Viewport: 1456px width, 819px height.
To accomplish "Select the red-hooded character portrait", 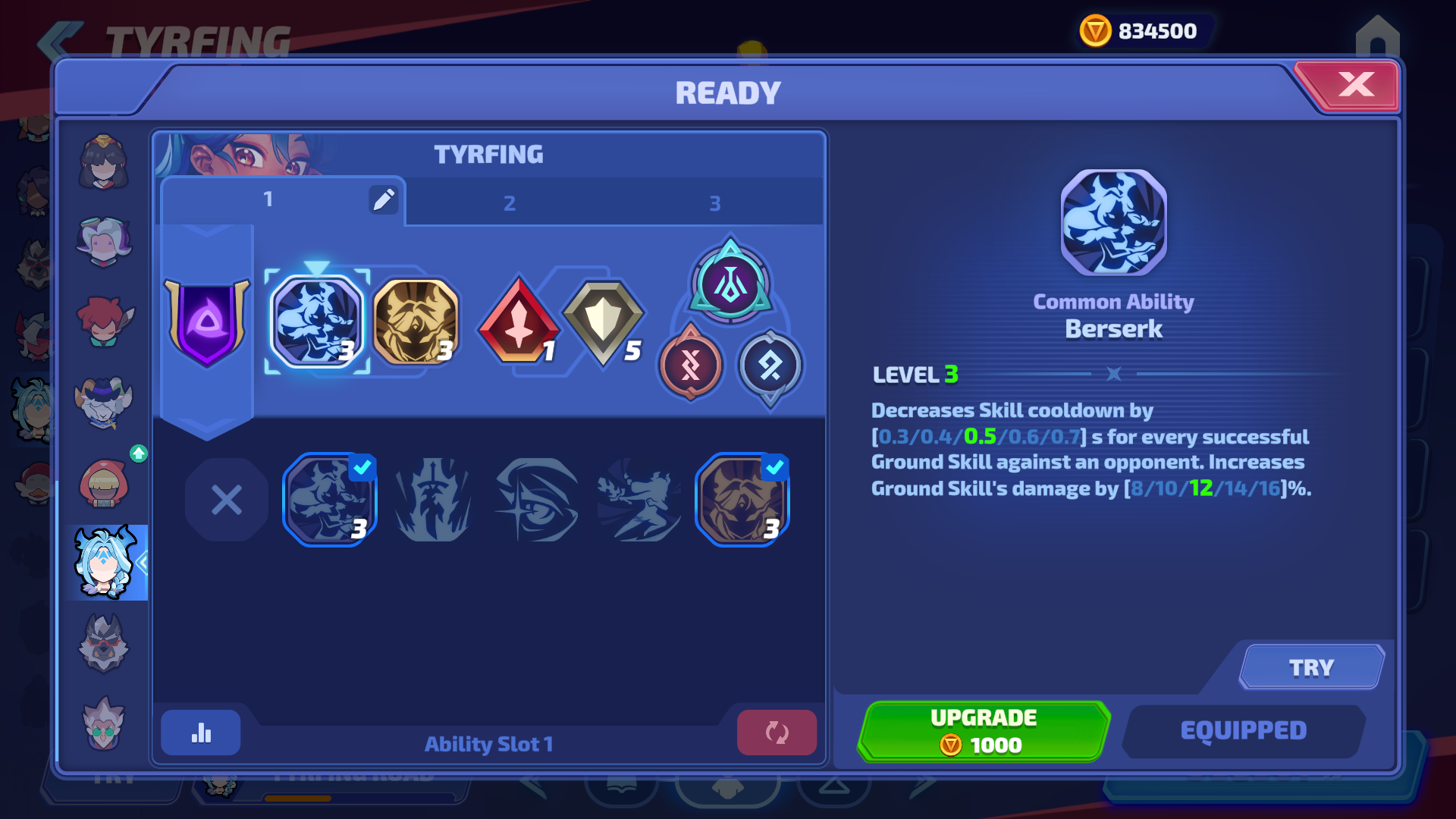I will point(105,483).
